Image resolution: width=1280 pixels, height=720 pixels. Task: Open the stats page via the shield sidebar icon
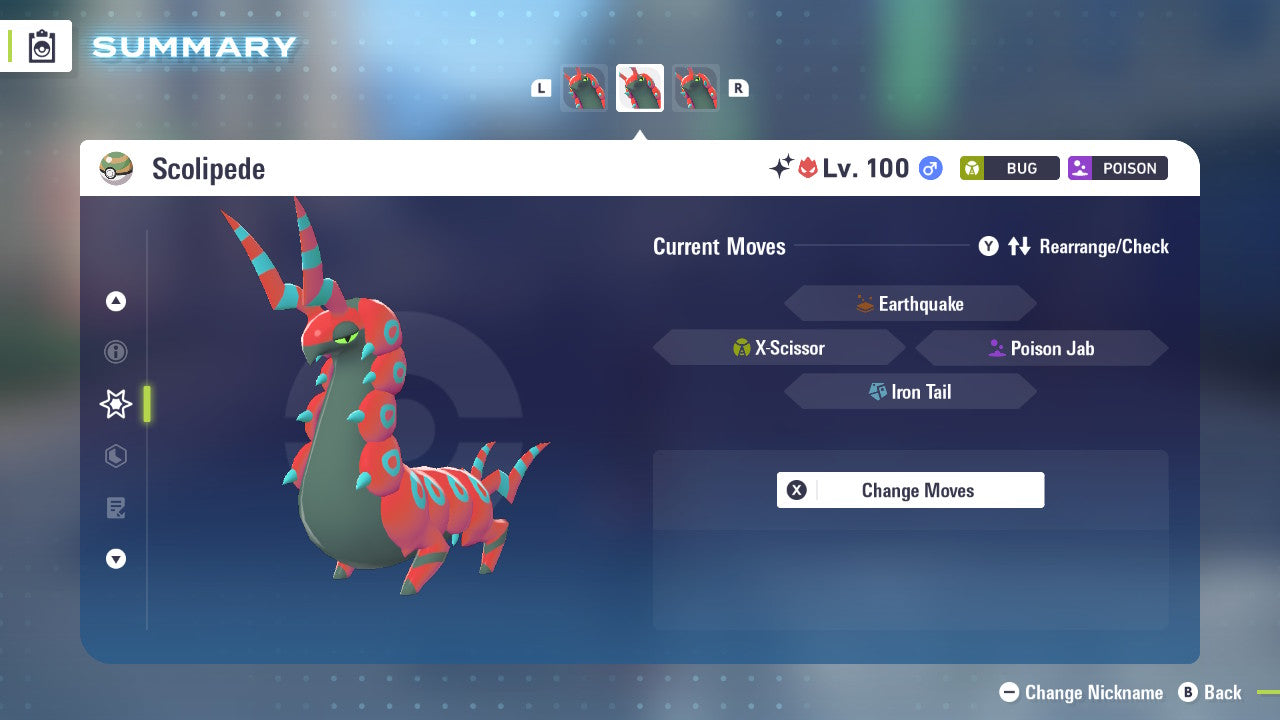point(116,456)
